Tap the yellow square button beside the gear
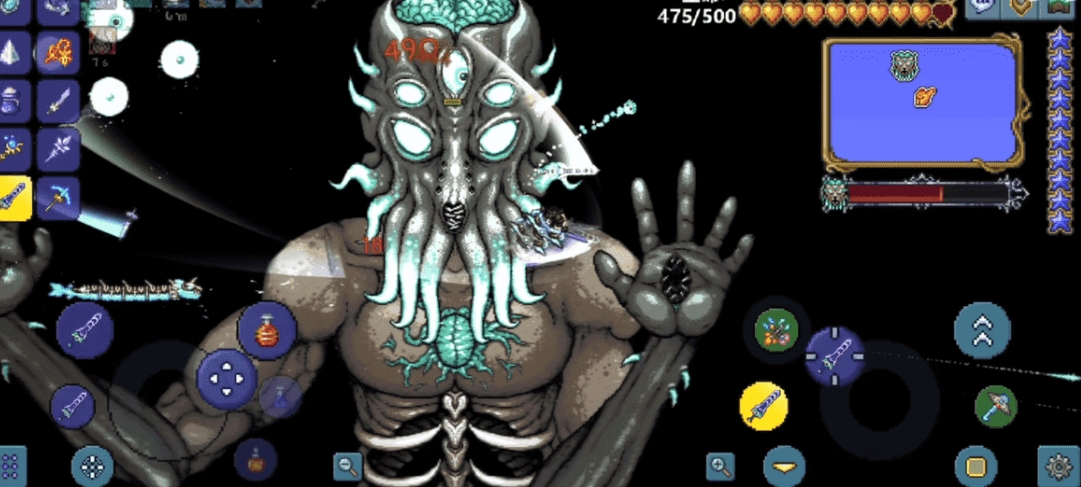 pyautogui.click(x=975, y=465)
